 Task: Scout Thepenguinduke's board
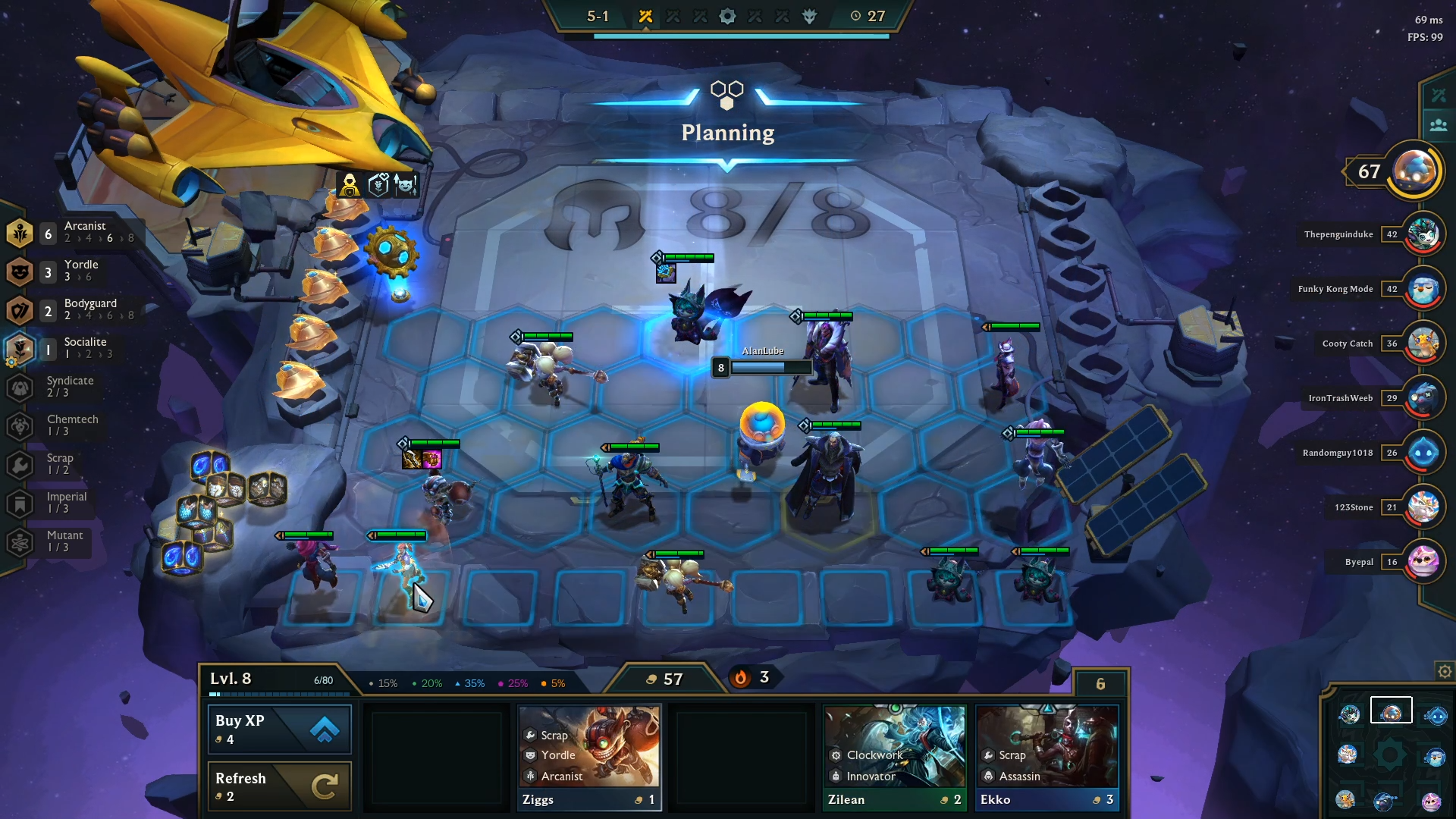1423,234
